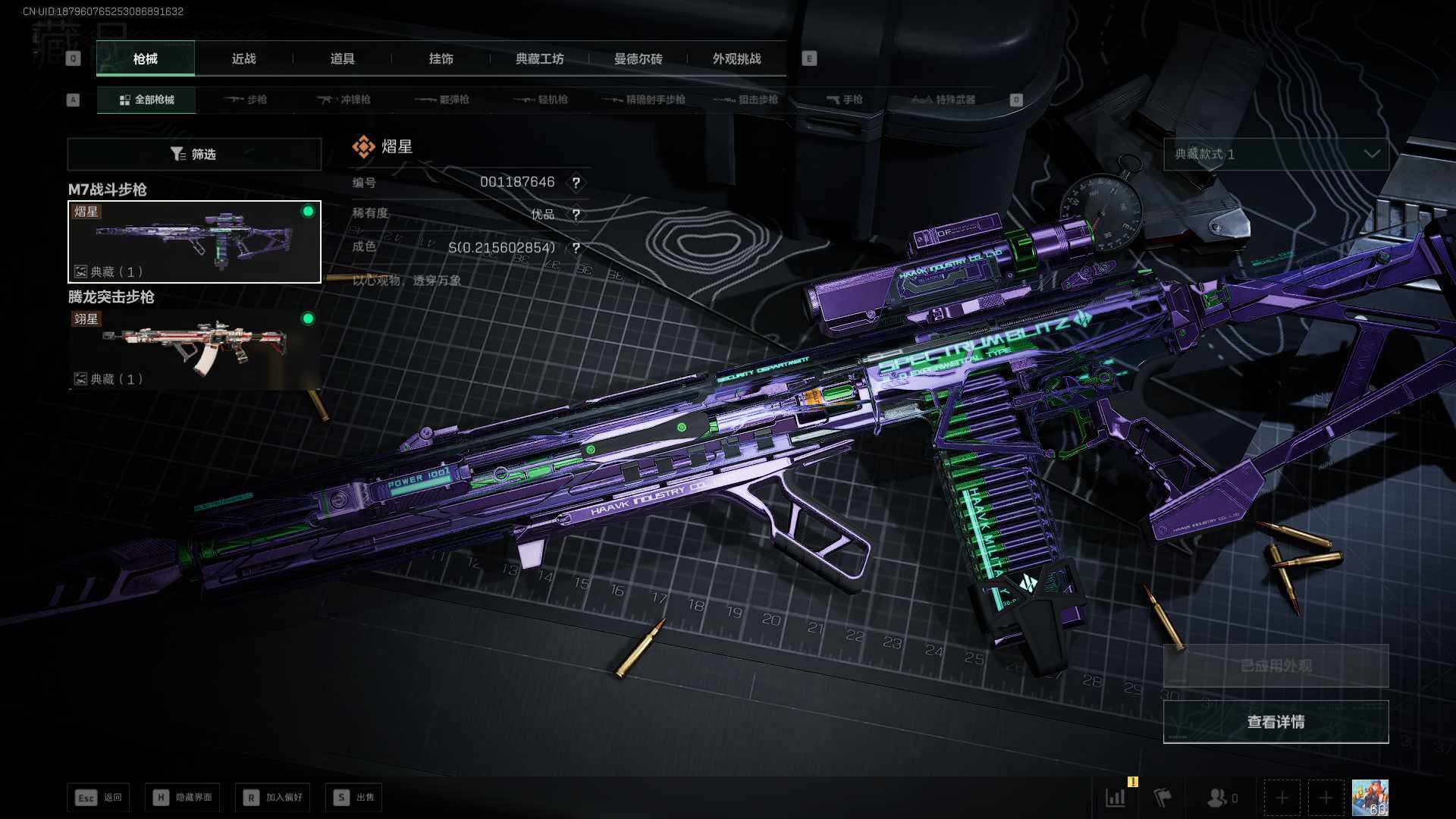Click the 查看详情 view details button

pyautogui.click(x=1276, y=721)
